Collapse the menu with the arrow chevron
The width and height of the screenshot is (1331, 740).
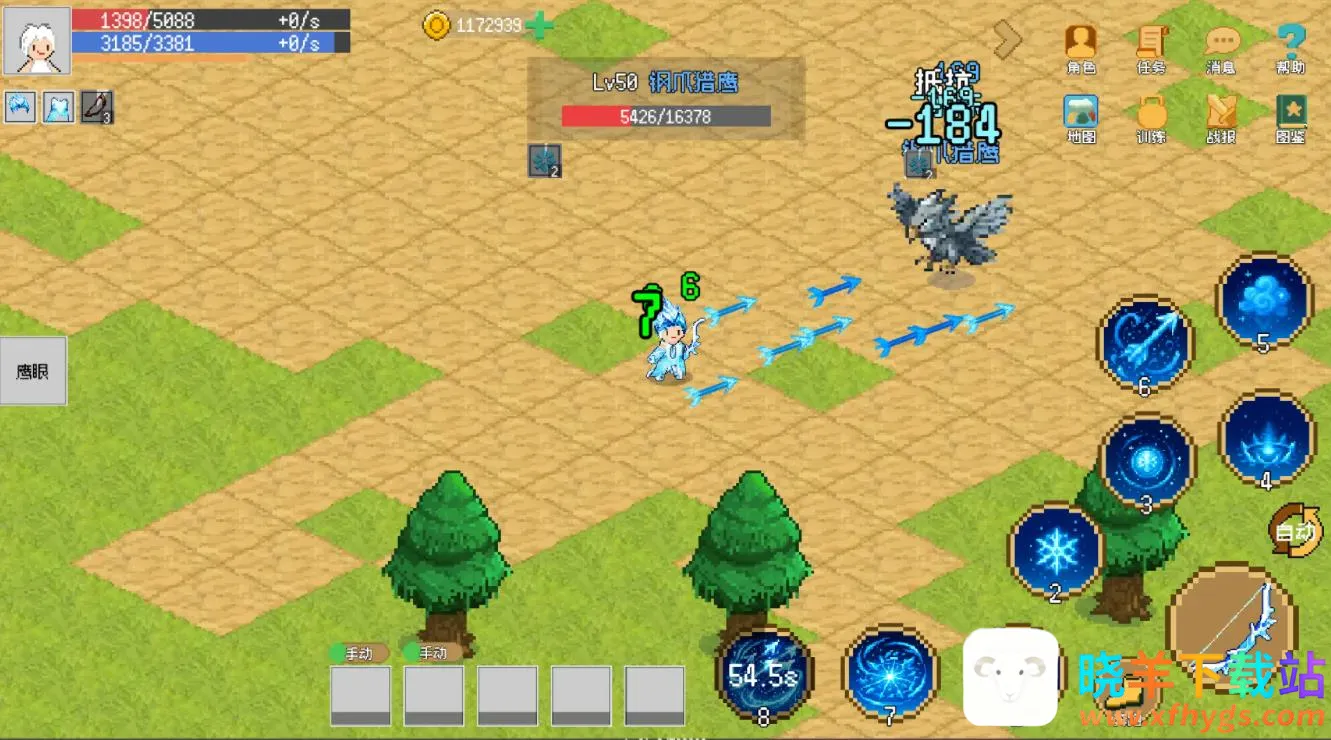click(x=1007, y=39)
